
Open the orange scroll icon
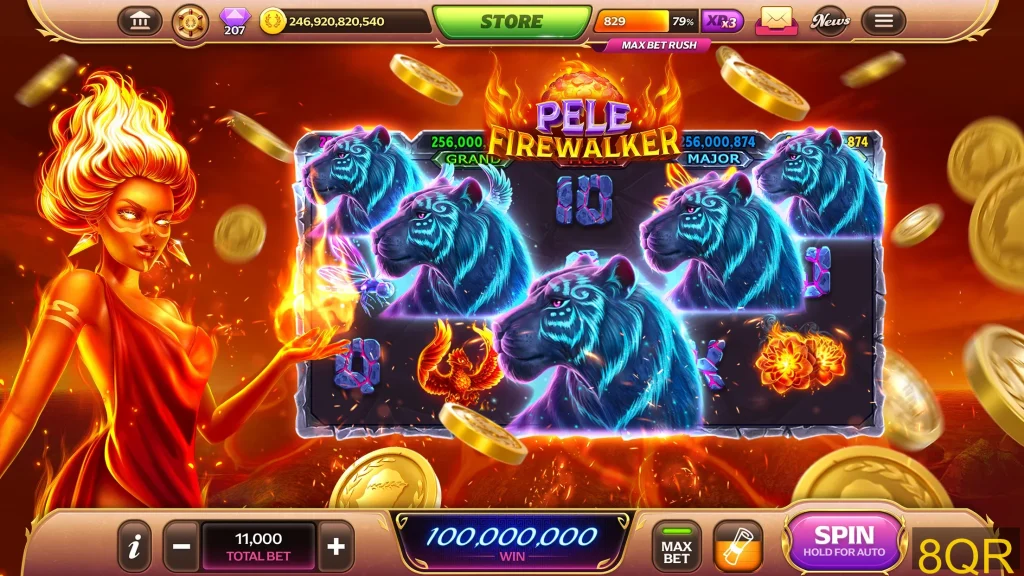click(x=738, y=546)
